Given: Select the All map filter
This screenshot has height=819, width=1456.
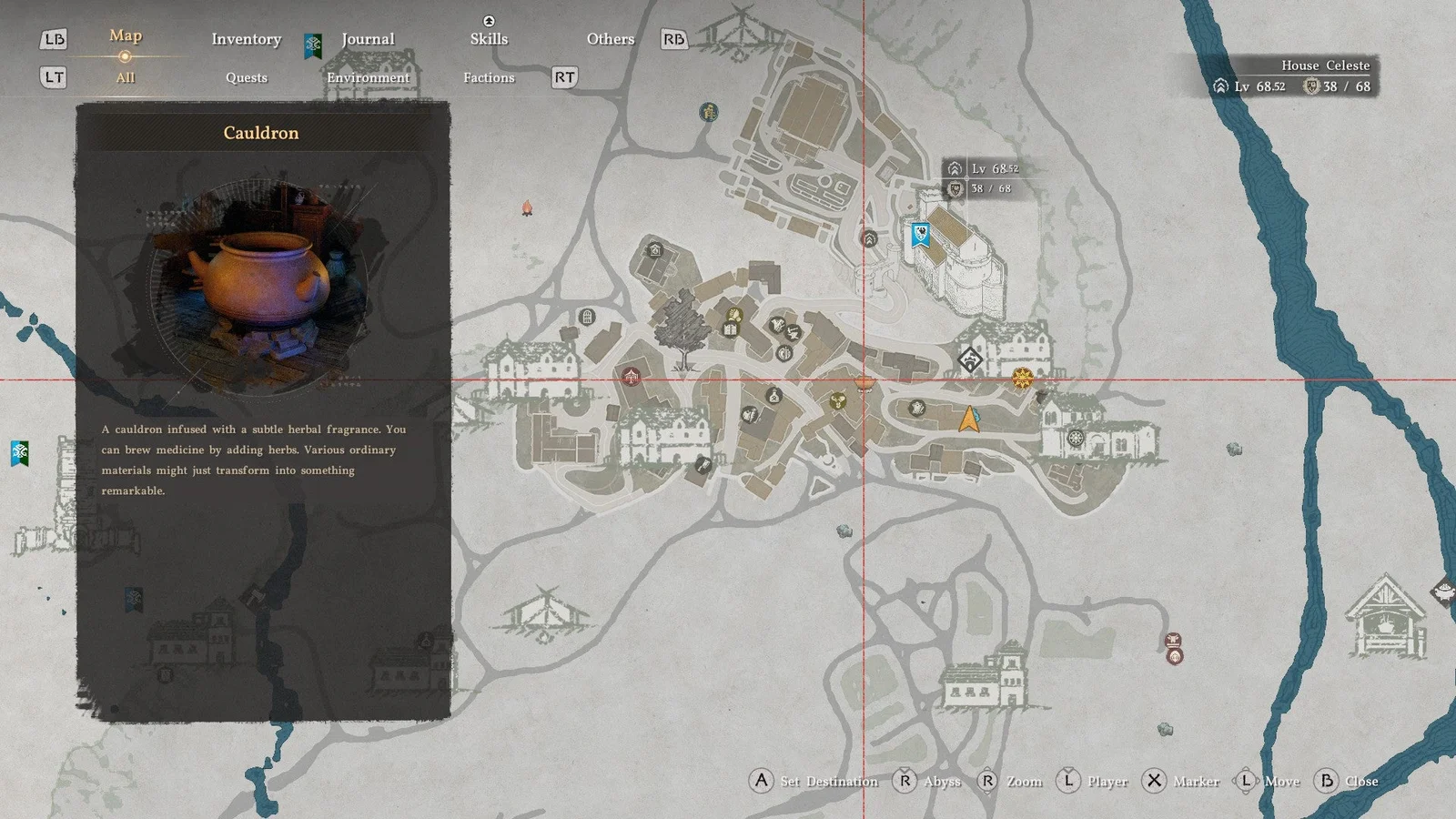Looking at the screenshot, I should pyautogui.click(x=126, y=77).
